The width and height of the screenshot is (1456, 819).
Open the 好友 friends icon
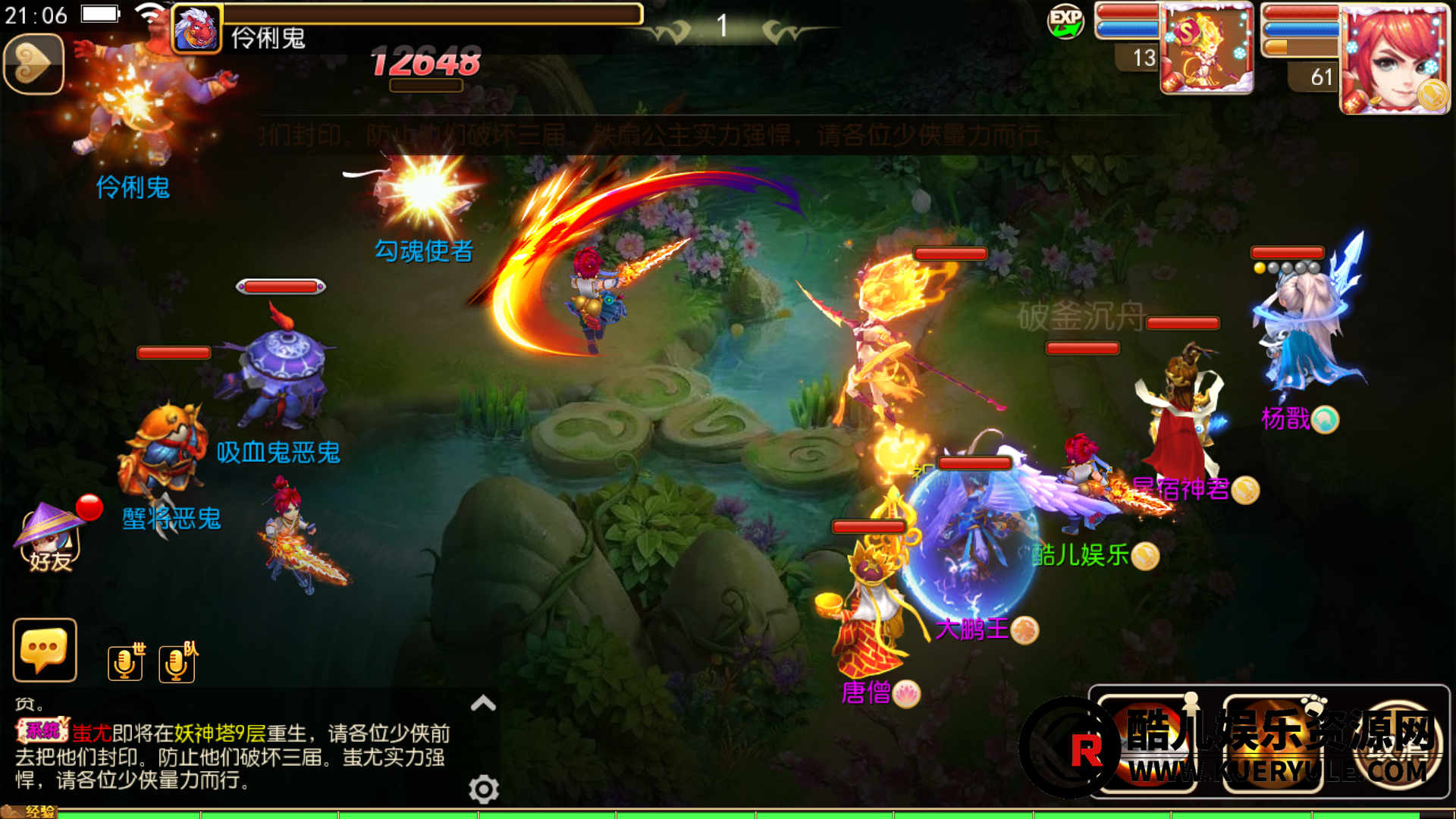(x=50, y=537)
